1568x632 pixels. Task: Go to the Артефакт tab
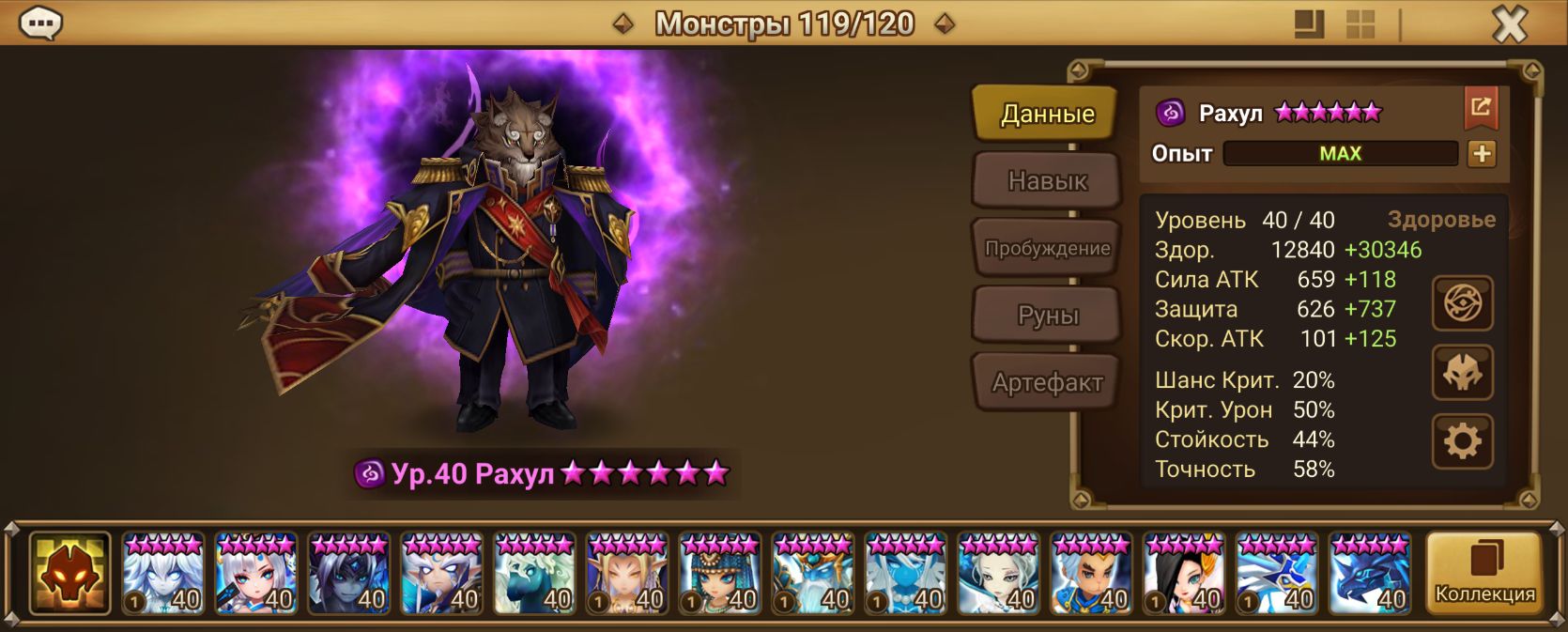coord(1046,382)
